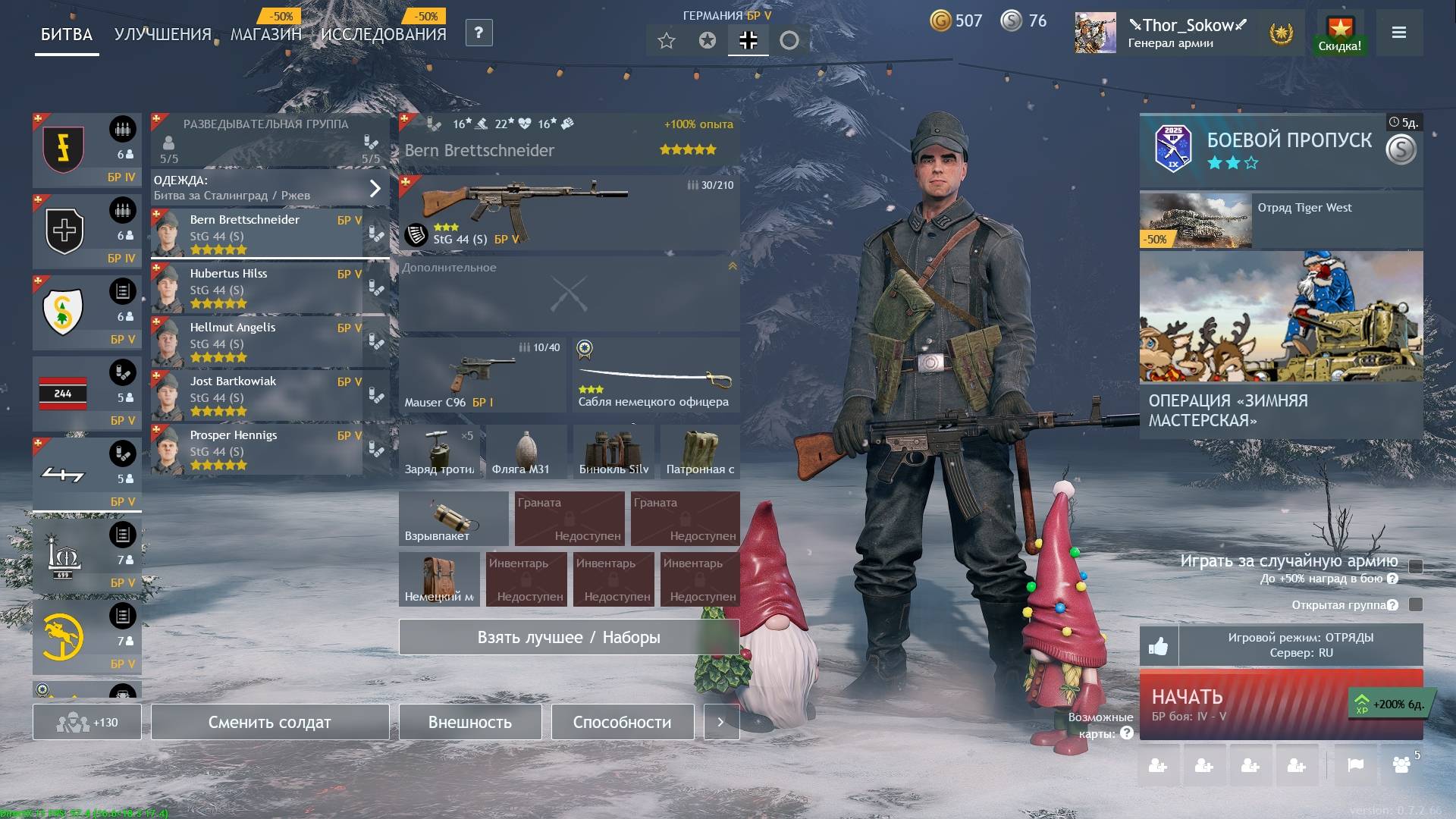Open Операция «Зимняя мастерская» event banner
Image resolution: width=1456 pixels, height=819 pixels.
point(1281,345)
